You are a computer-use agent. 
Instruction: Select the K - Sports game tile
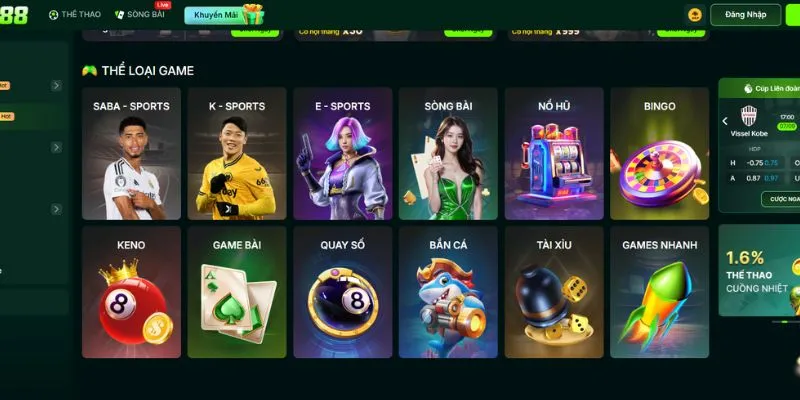pos(237,153)
